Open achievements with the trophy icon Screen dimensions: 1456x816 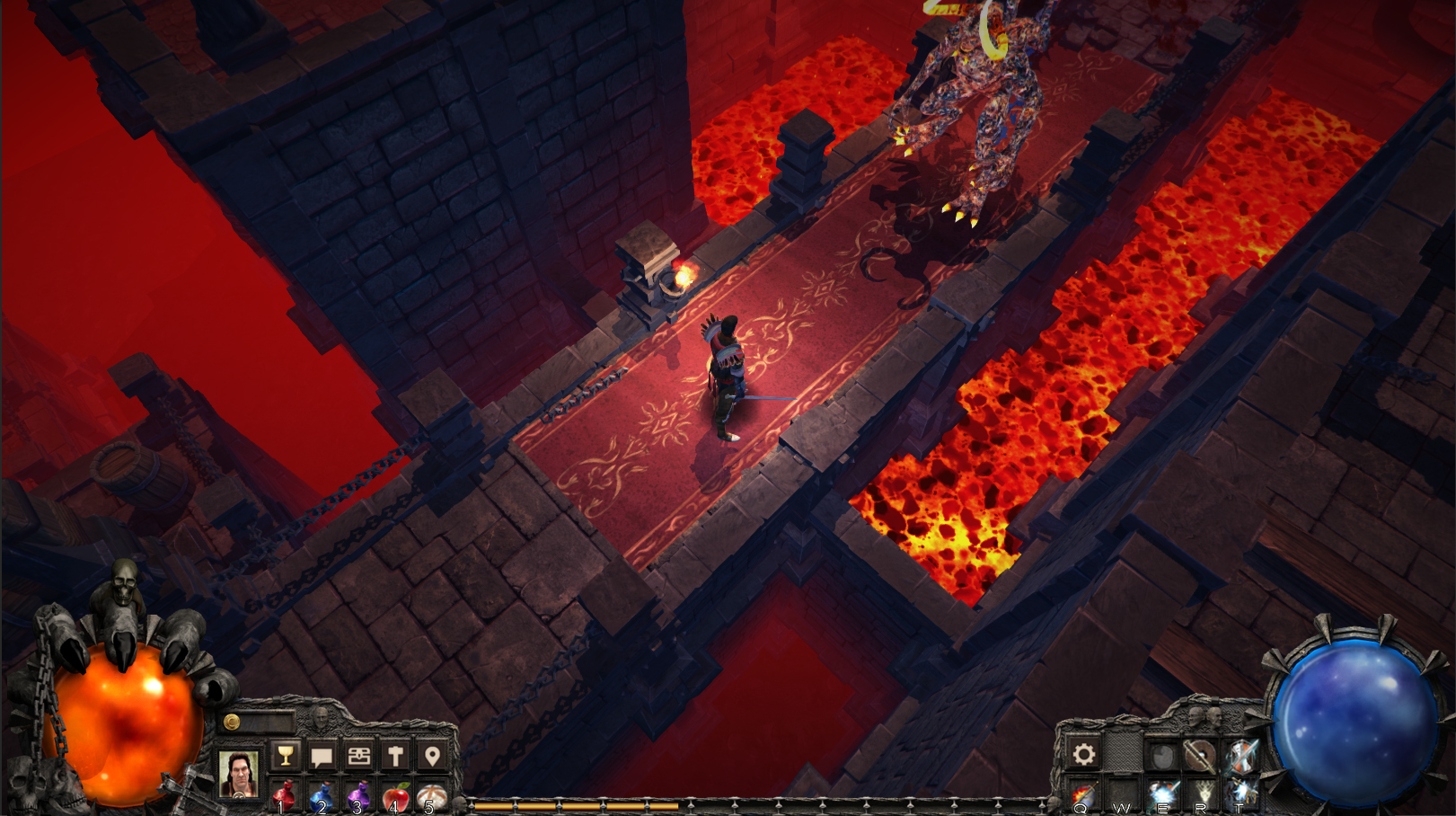point(284,755)
